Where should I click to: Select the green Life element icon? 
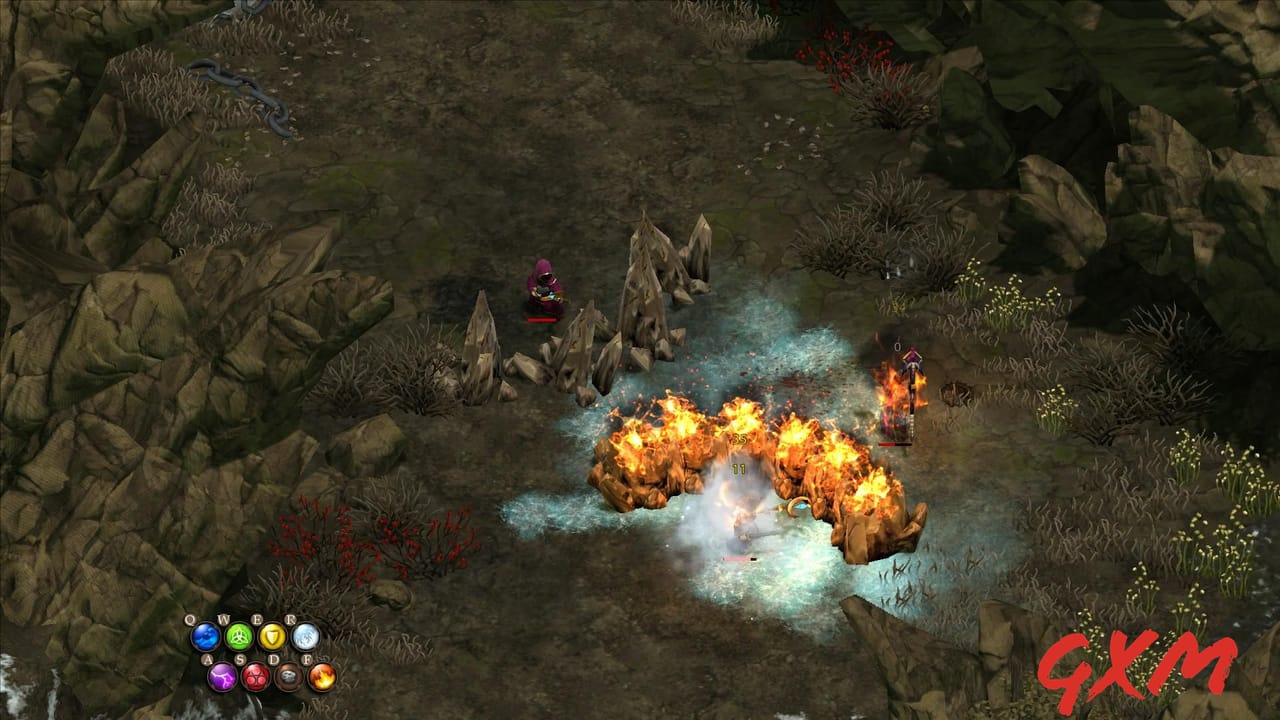tap(238, 637)
